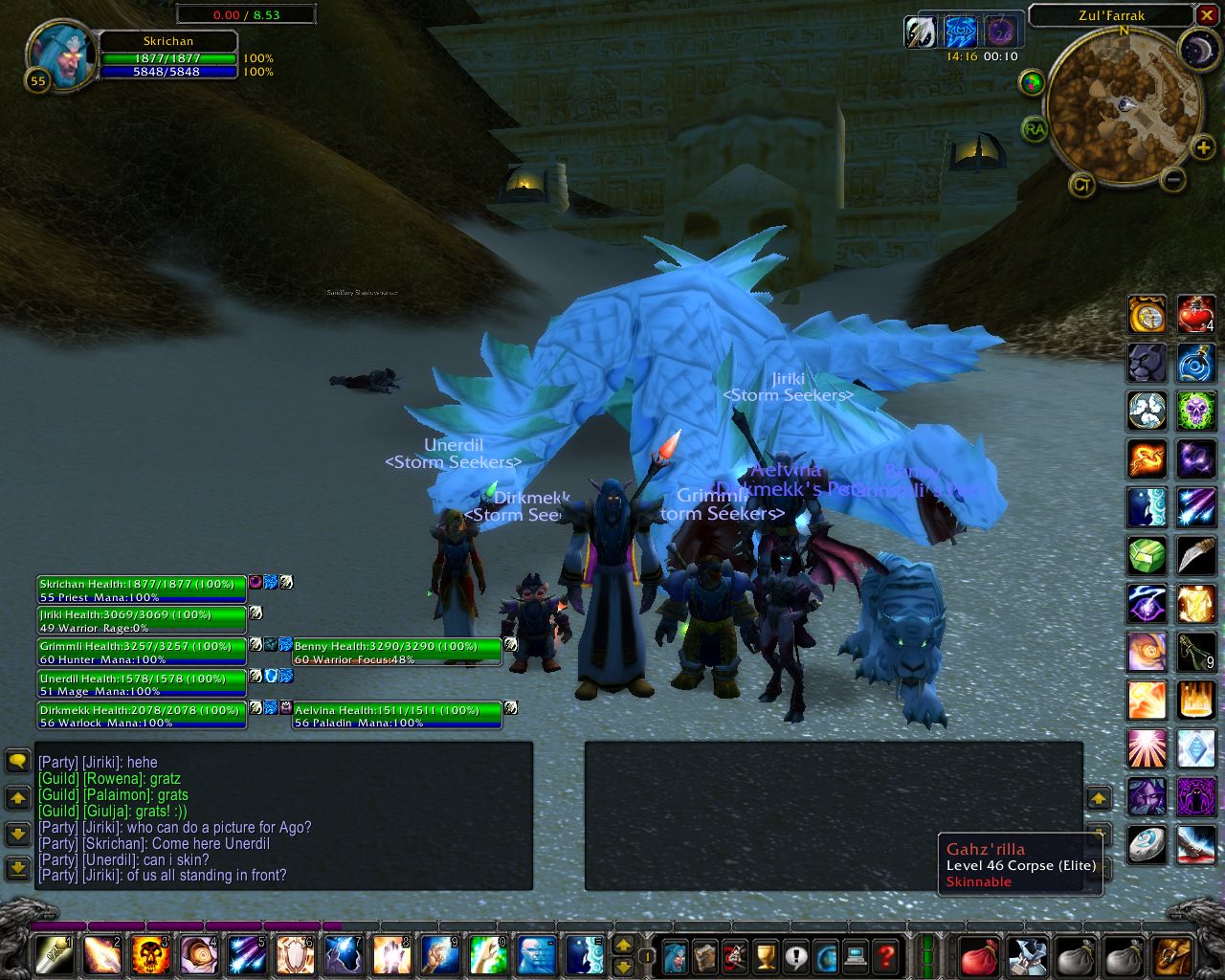
Task: Cast the shield spell in slot 6
Action: (x=295, y=955)
